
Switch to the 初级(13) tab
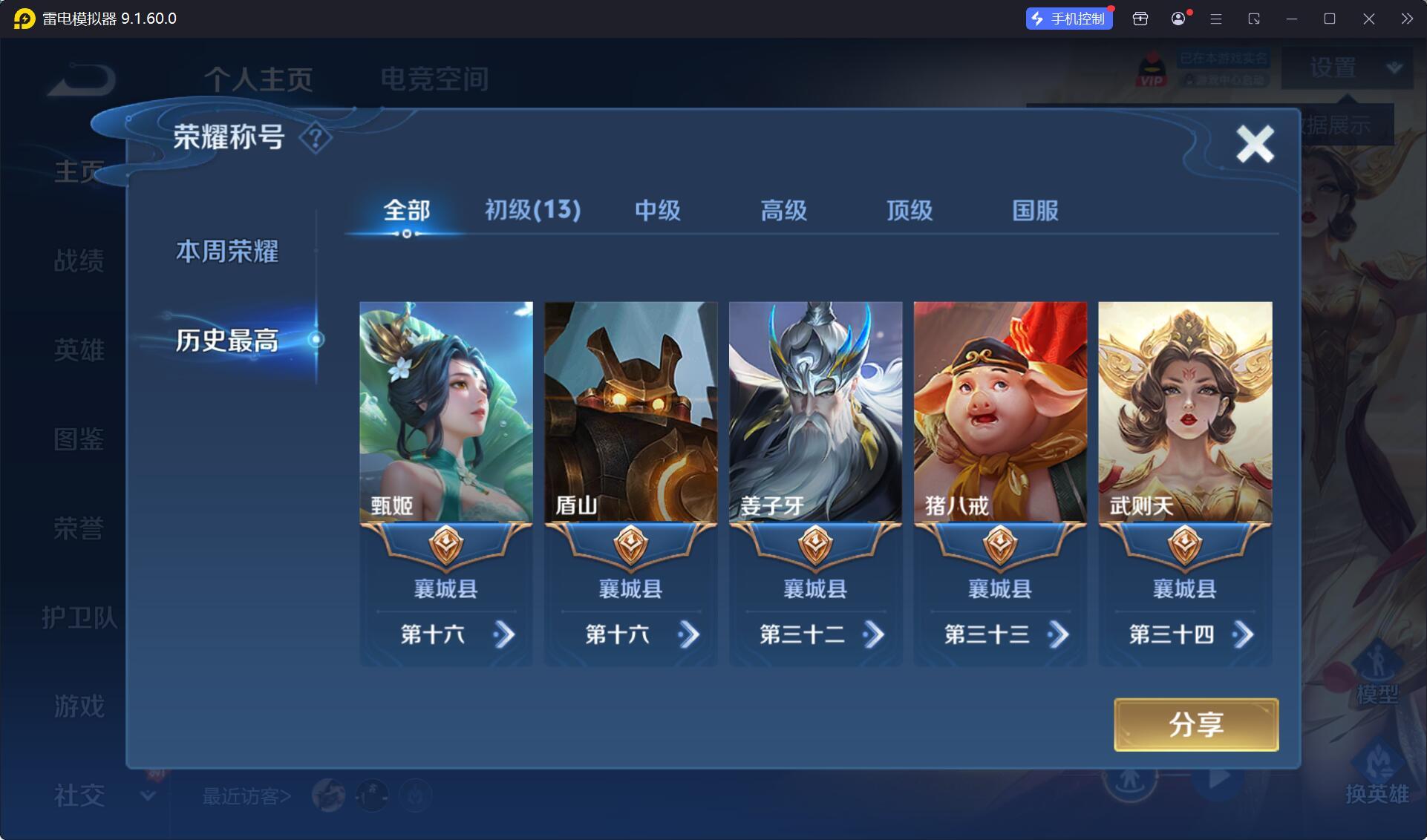[532, 211]
